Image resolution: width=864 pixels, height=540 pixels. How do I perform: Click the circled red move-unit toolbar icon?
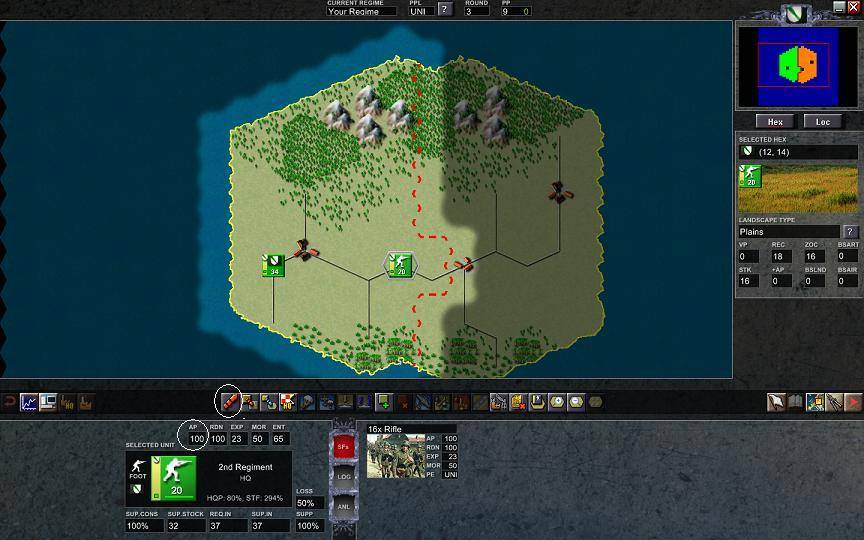click(228, 402)
